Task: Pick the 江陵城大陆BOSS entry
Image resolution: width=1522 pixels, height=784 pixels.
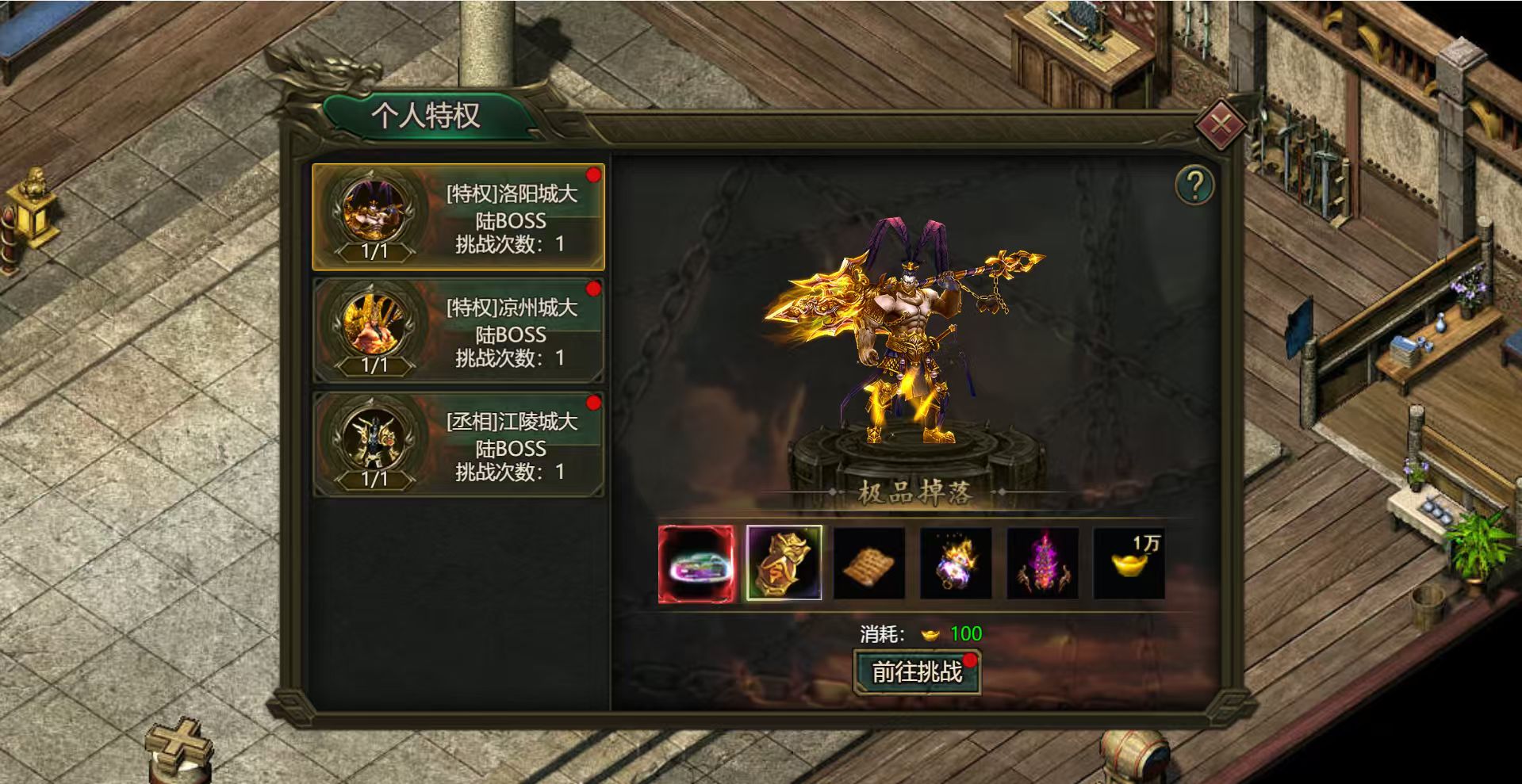Action: click(458, 446)
